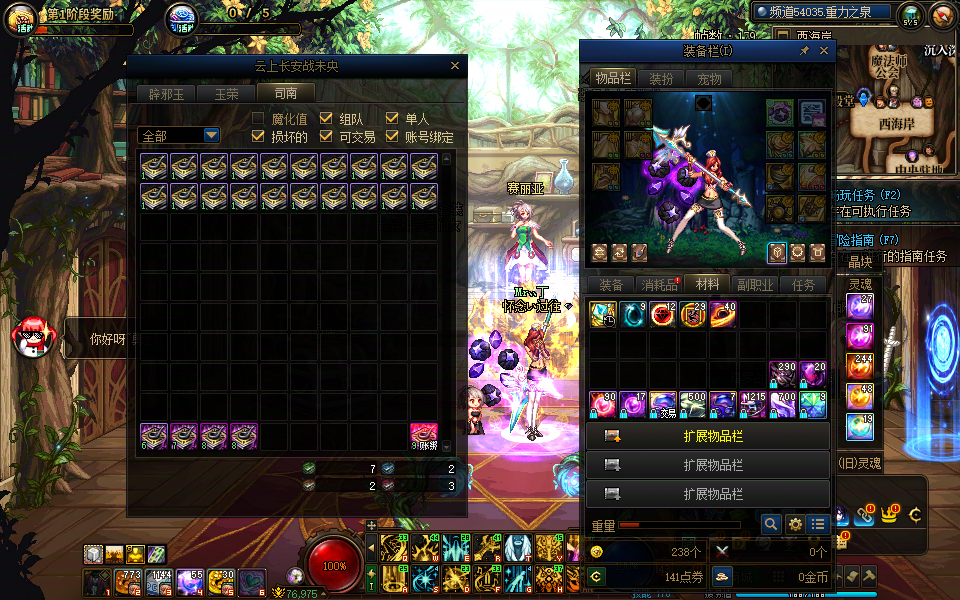This screenshot has width=960, height=600.
Task: Close the 云上长安战未央 window
Action: (455, 66)
